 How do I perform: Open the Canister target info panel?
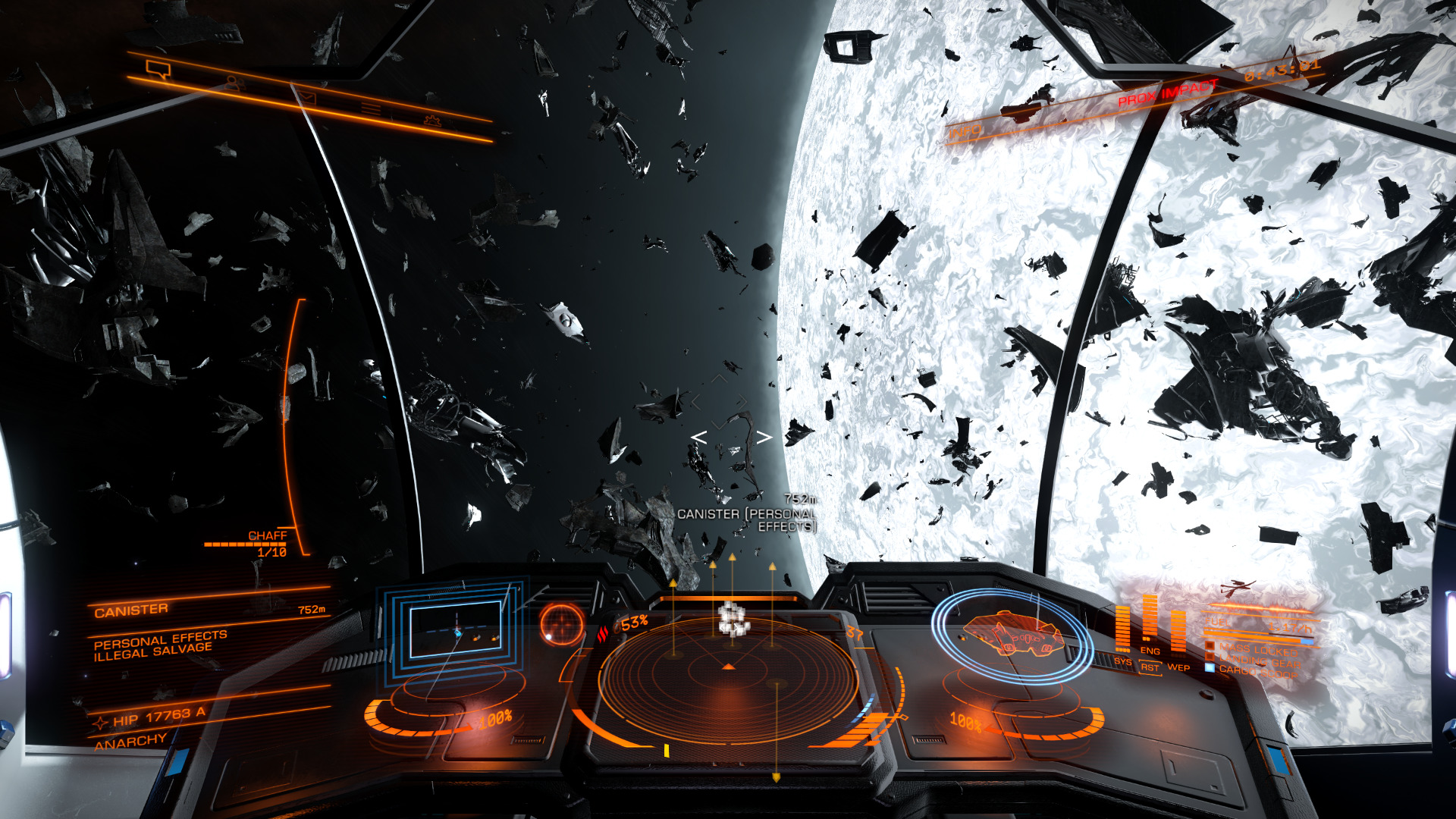click(132, 610)
